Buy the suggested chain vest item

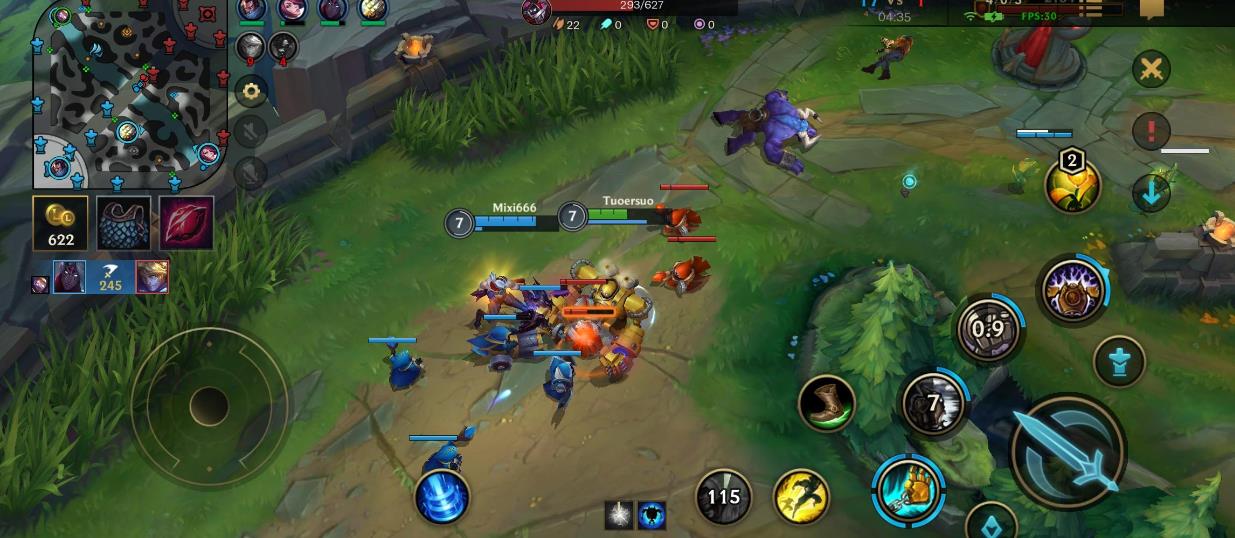point(124,223)
